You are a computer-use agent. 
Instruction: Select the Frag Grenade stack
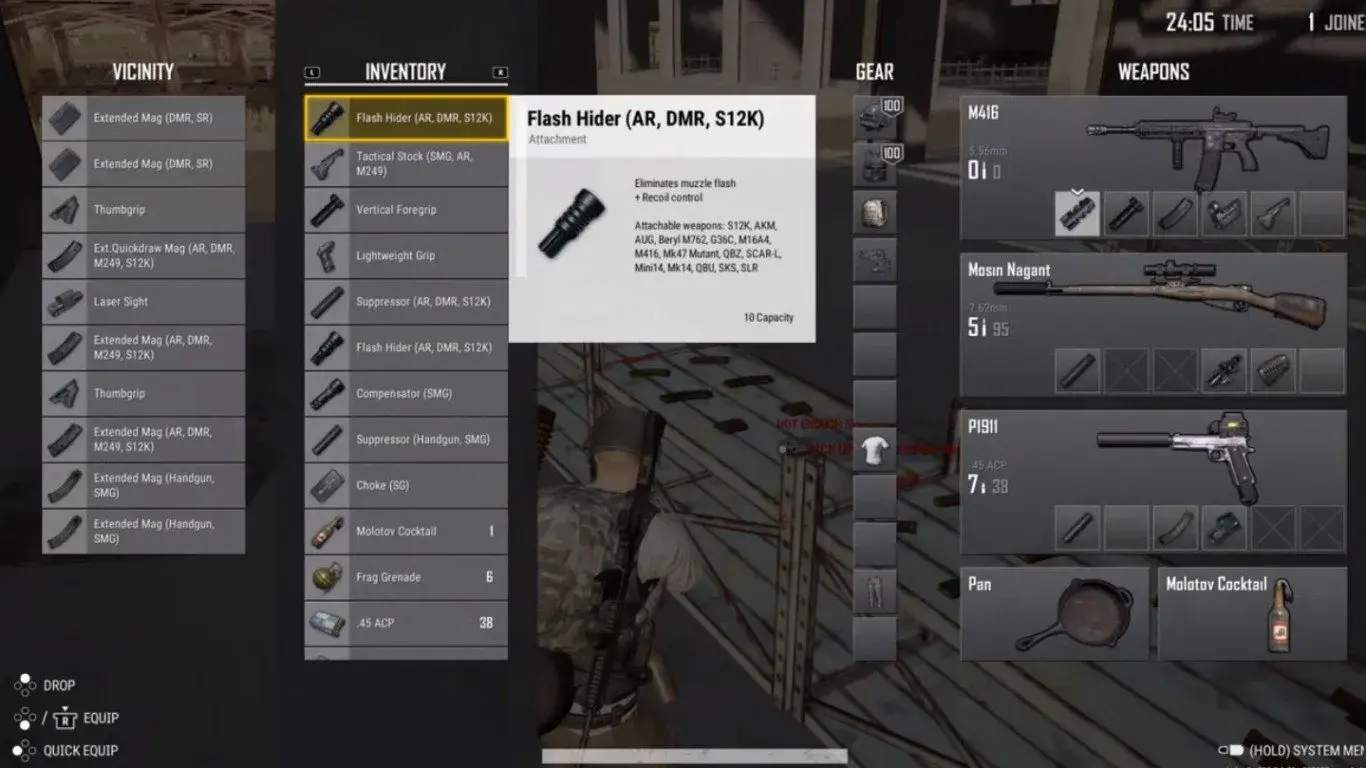coord(406,578)
